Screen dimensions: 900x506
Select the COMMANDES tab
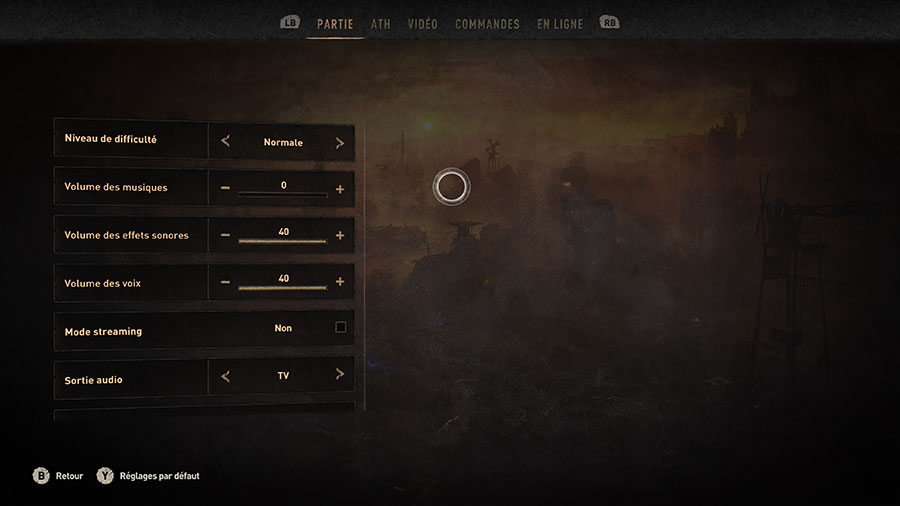[487, 24]
